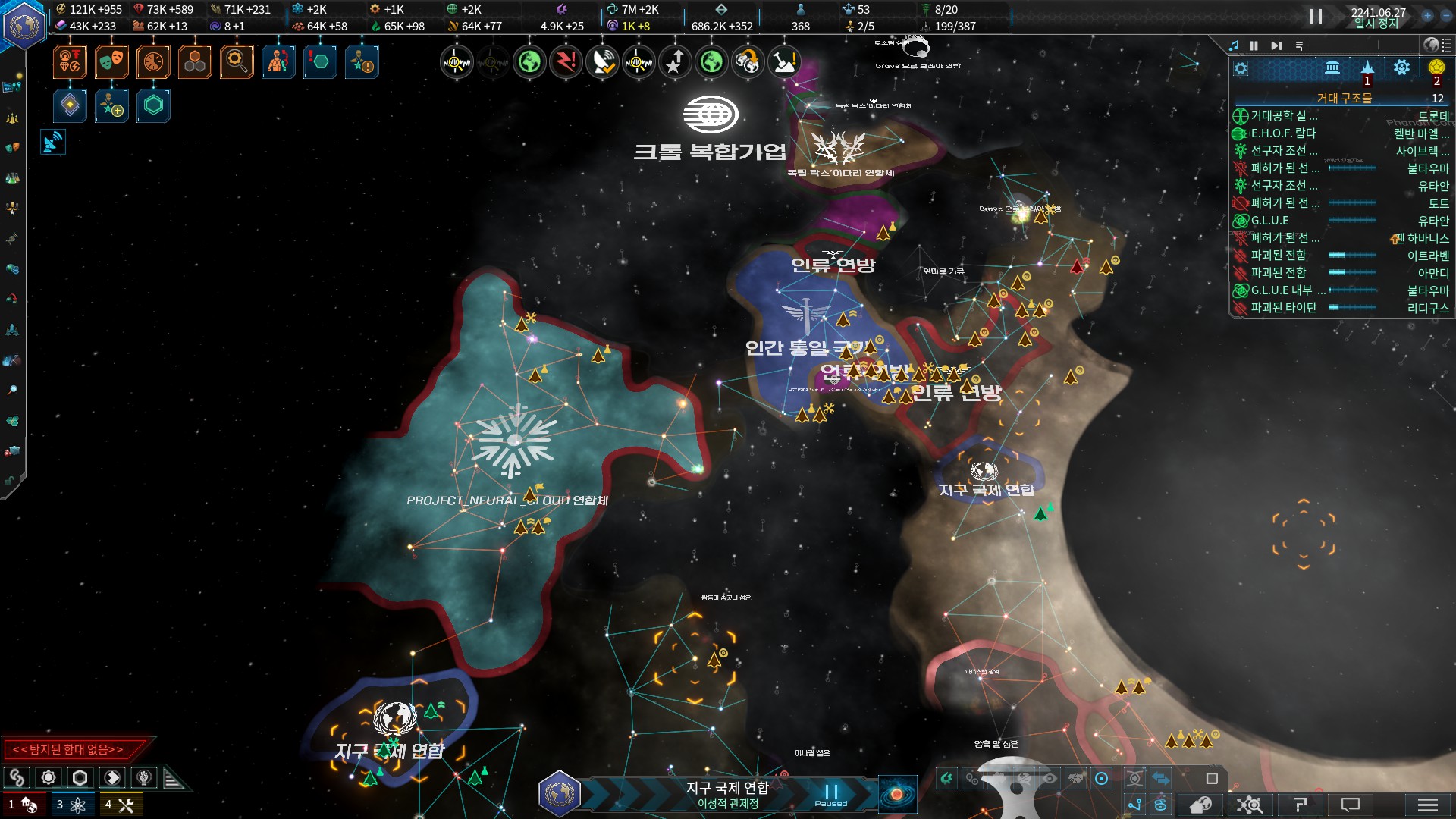Click the satellite dish checkmark notification
The image size is (1456, 819).
(603, 62)
